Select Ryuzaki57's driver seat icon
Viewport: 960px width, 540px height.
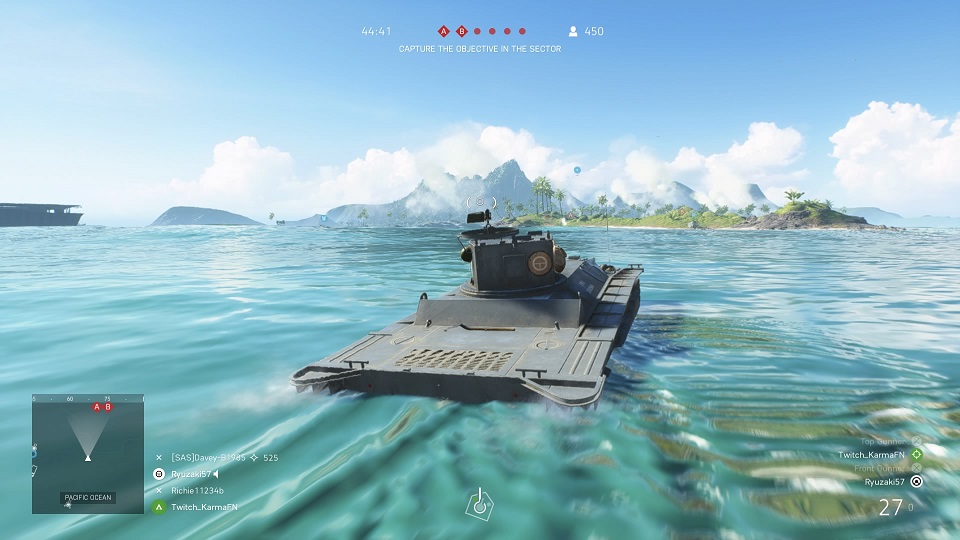(x=917, y=481)
